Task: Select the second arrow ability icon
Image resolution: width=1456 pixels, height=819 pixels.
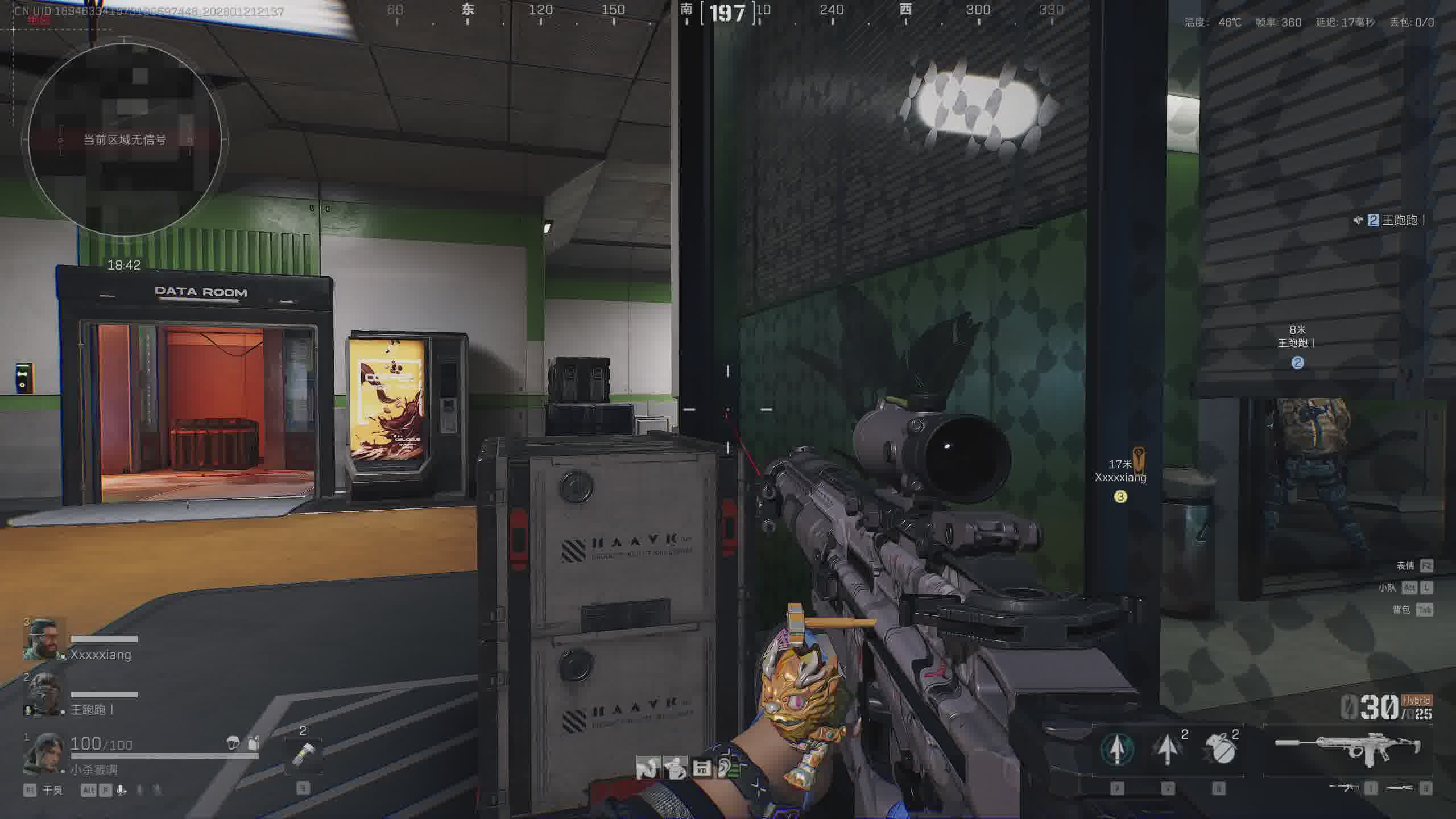Action: tap(1167, 749)
